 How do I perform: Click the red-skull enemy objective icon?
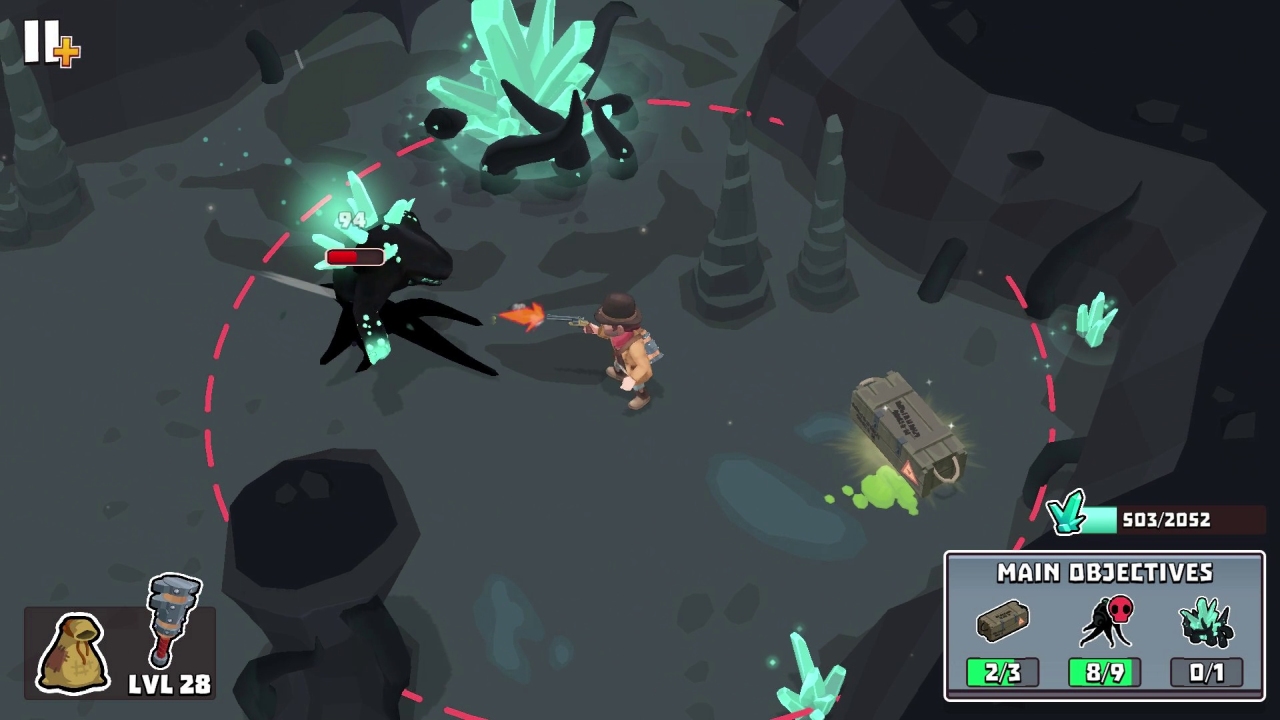[1106, 620]
